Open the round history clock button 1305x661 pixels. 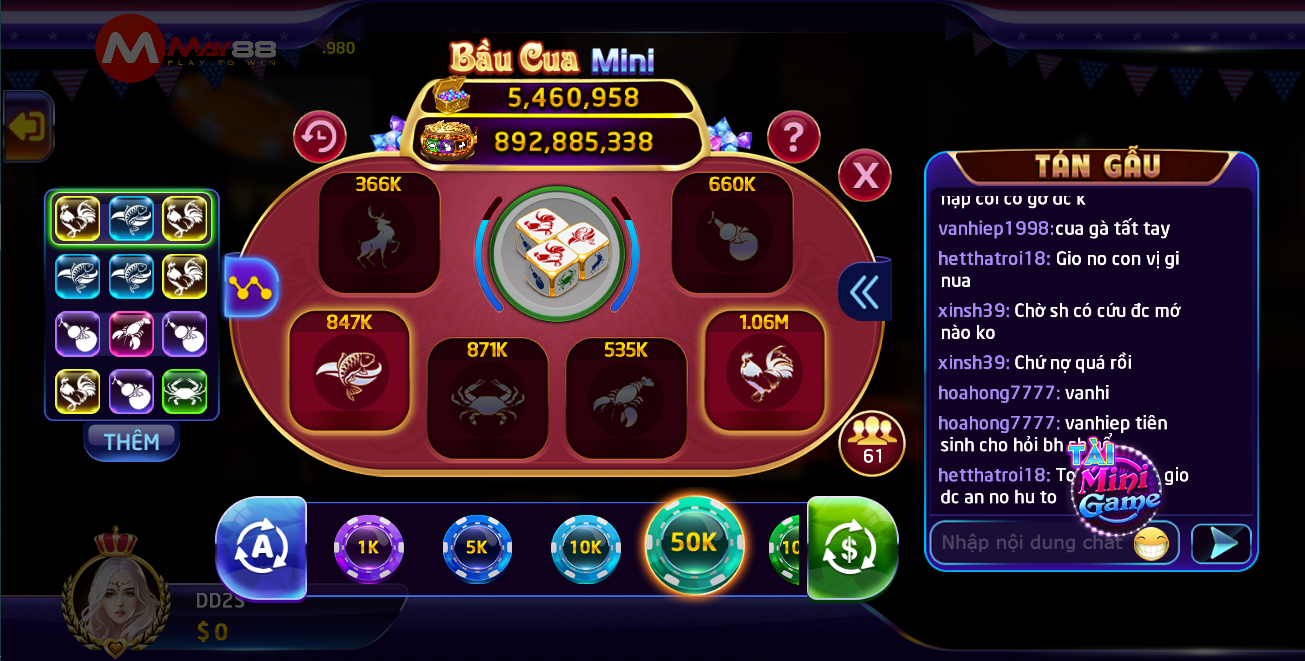[x=320, y=138]
